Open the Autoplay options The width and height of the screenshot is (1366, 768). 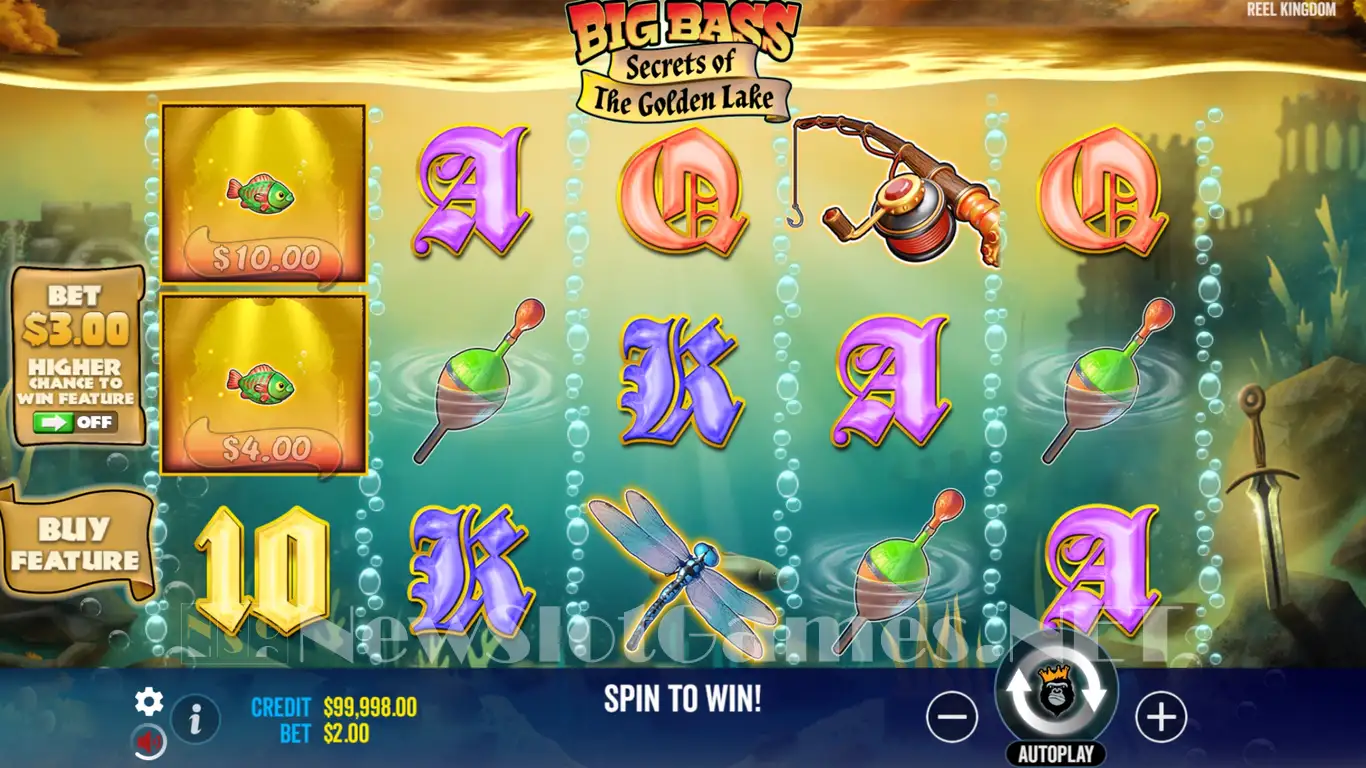click(x=1056, y=754)
